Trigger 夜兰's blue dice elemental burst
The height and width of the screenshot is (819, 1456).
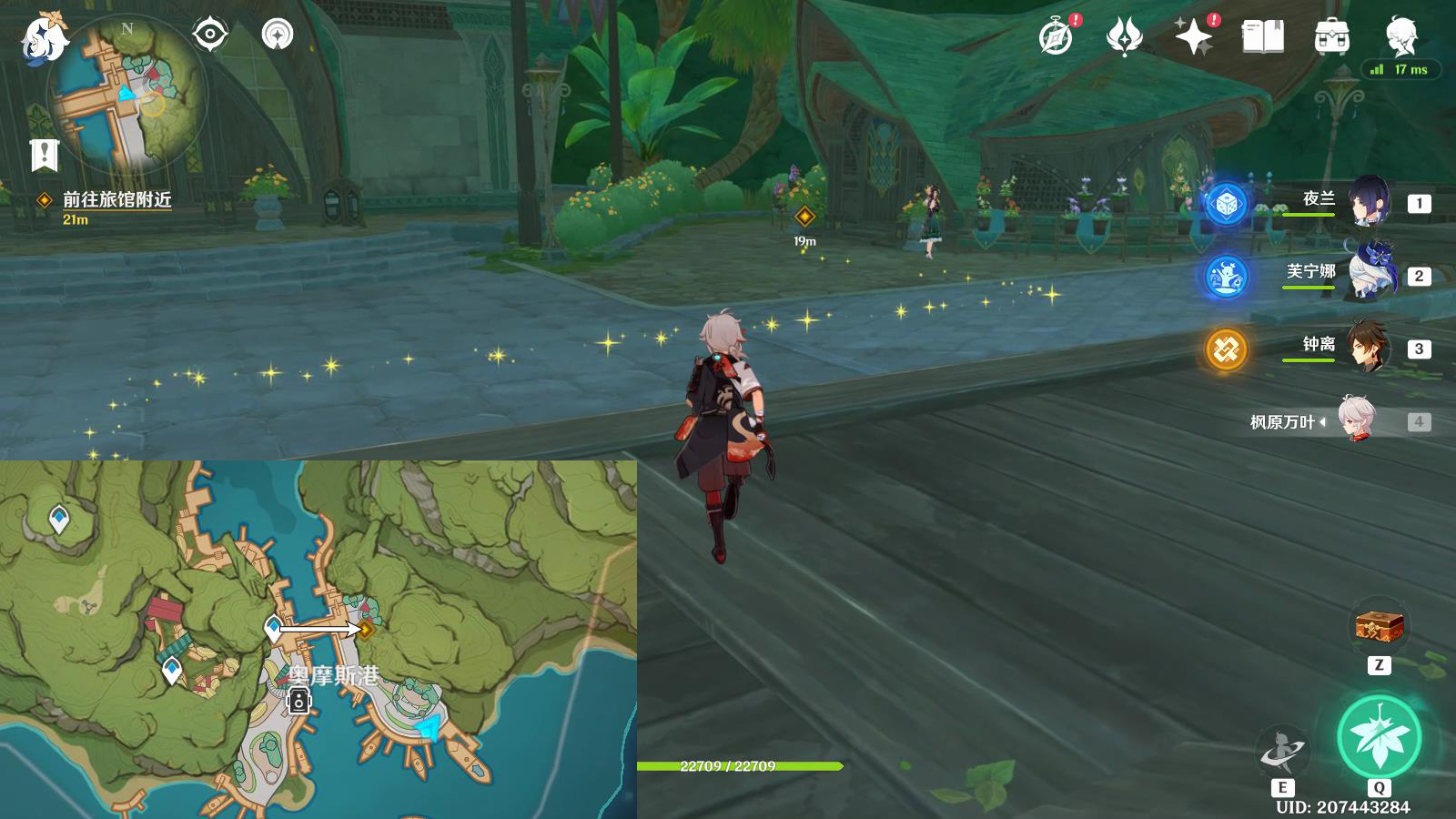pyautogui.click(x=1226, y=203)
